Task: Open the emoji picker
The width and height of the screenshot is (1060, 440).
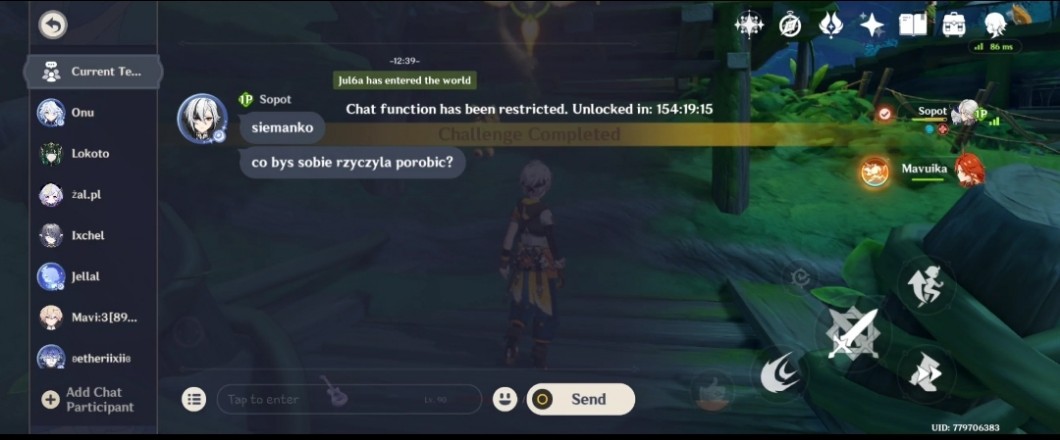Action: [505, 399]
